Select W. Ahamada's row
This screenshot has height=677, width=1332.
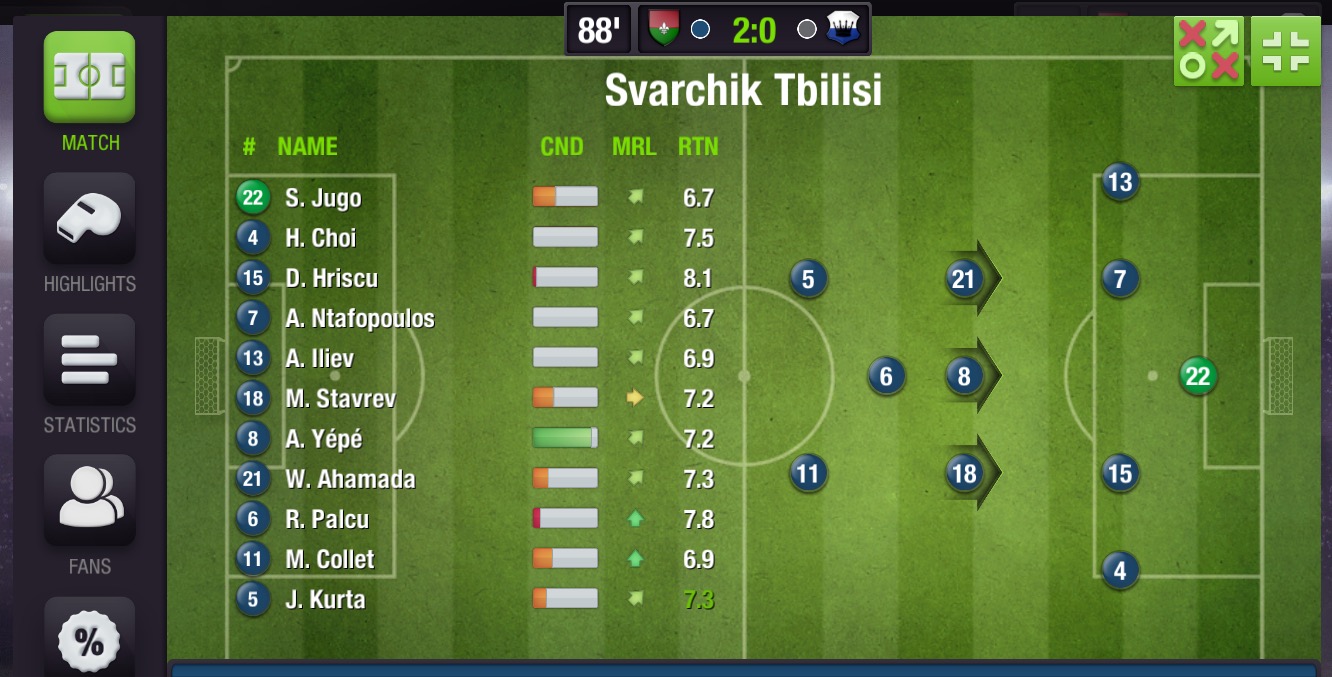pos(349,479)
